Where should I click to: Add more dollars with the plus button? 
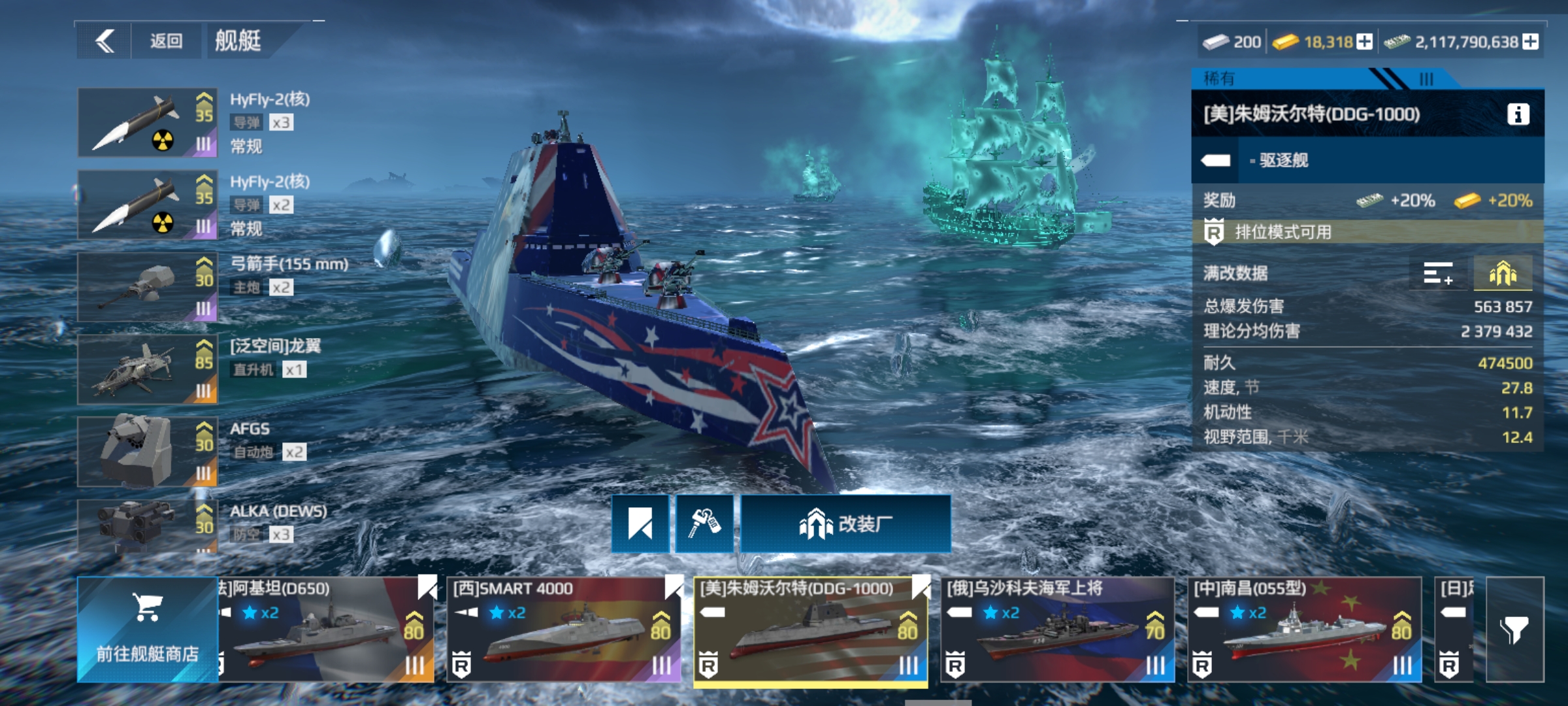(x=1530, y=42)
